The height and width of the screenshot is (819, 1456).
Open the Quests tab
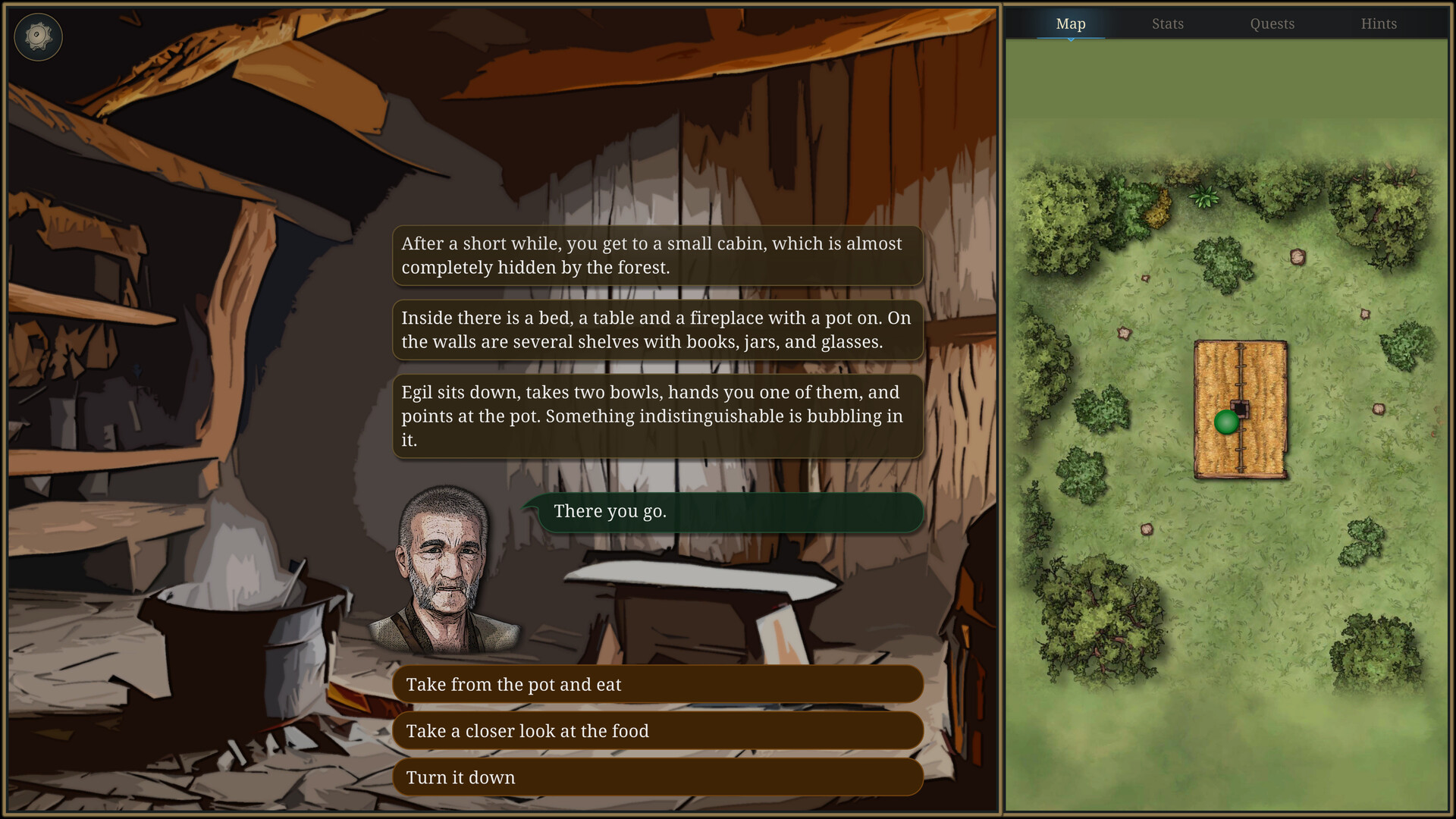(x=1272, y=24)
